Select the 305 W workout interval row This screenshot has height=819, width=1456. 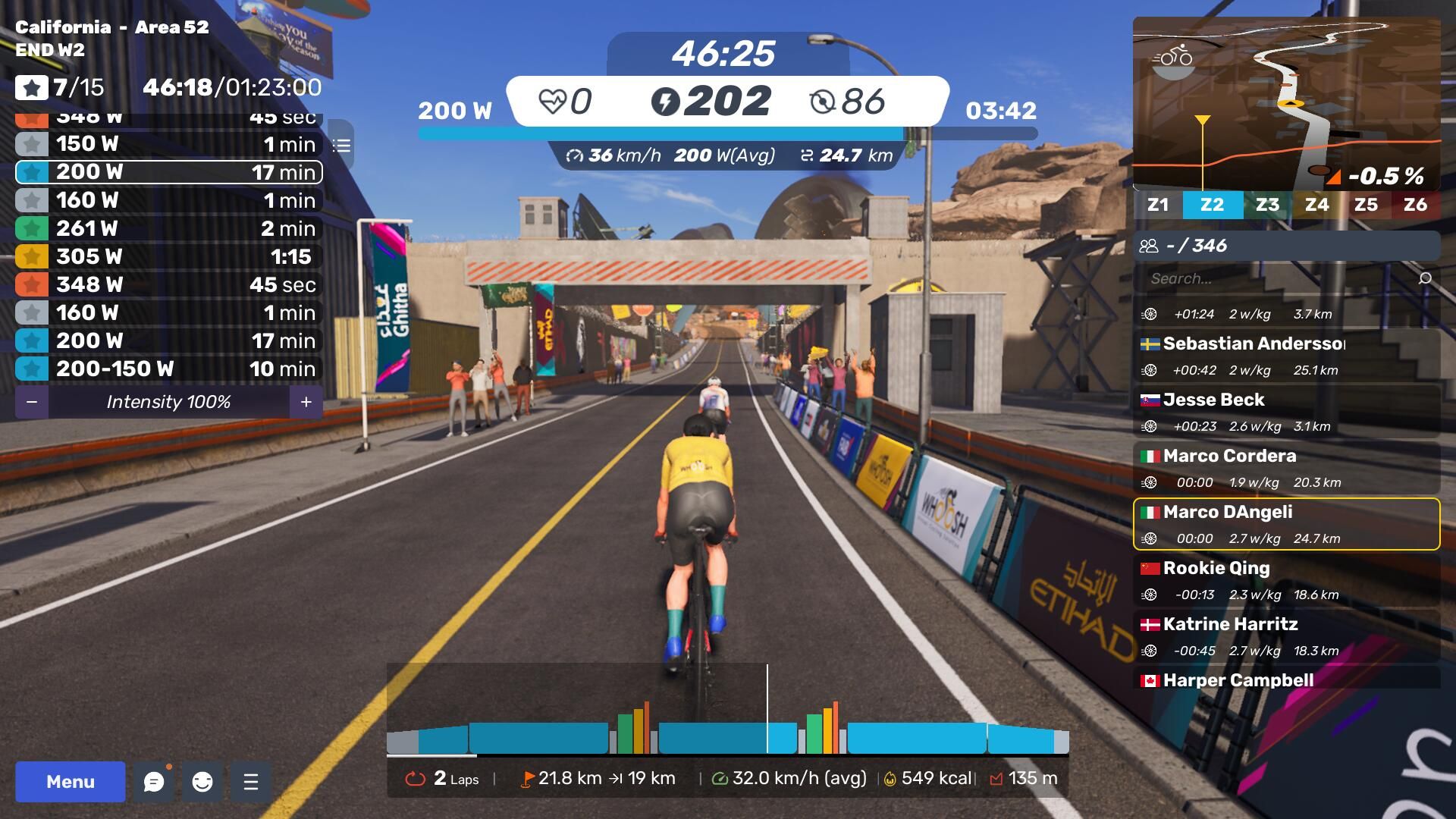pyautogui.click(x=168, y=256)
